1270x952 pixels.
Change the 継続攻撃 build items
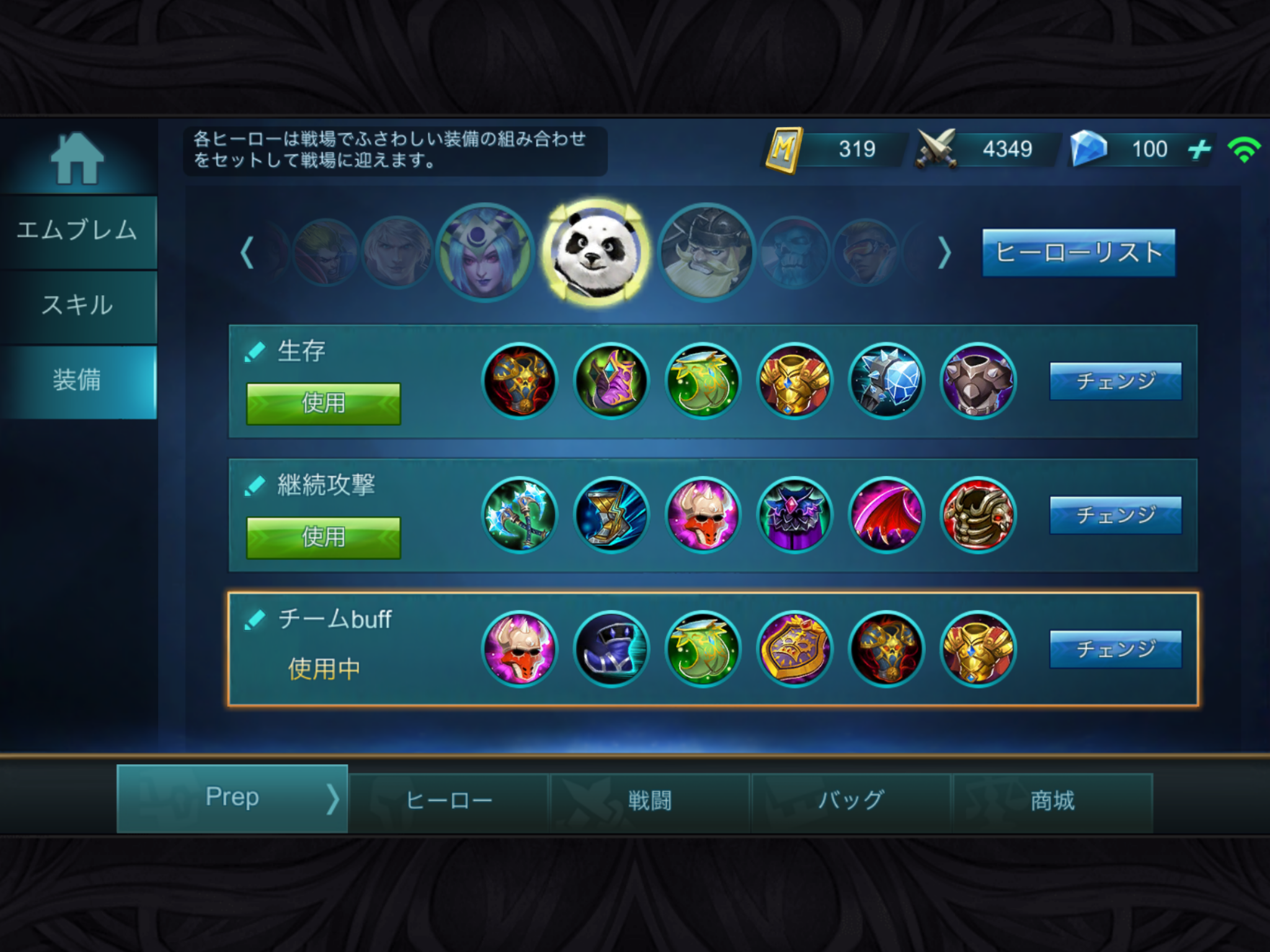point(1115,515)
